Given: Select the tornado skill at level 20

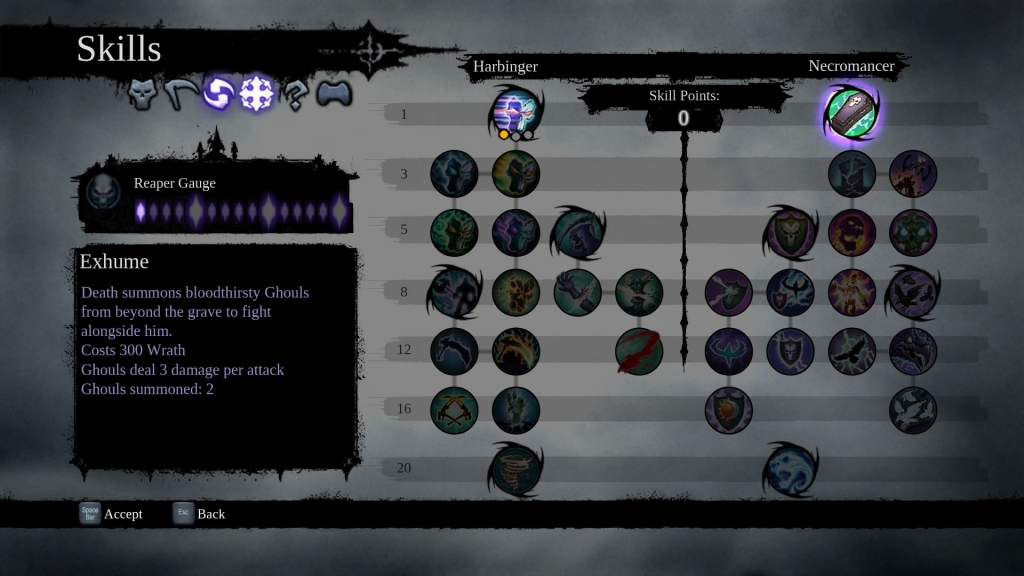Looking at the screenshot, I should click(515, 467).
